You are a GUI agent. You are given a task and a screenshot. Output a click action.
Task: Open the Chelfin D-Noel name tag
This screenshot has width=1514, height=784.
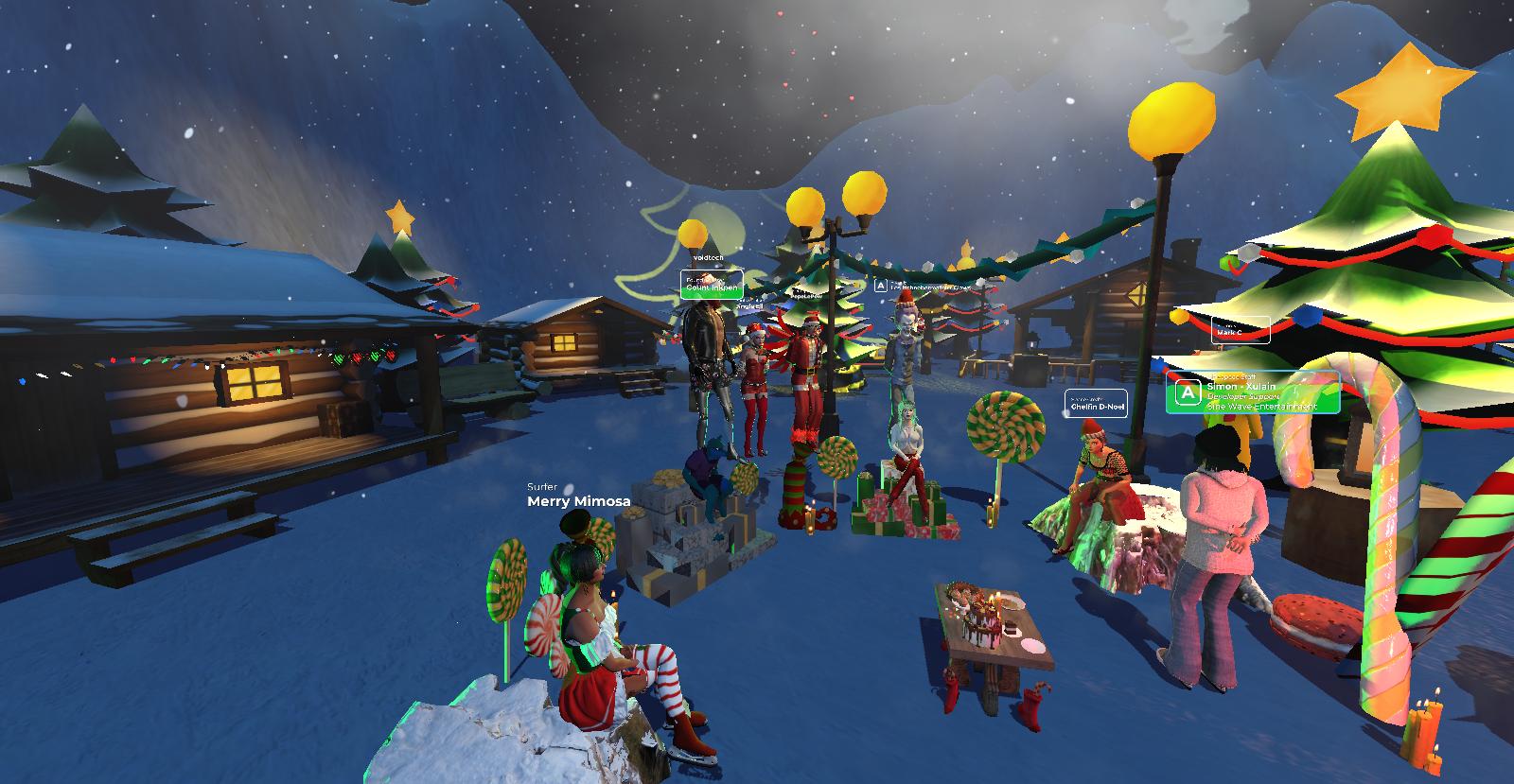tap(1096, 404)
